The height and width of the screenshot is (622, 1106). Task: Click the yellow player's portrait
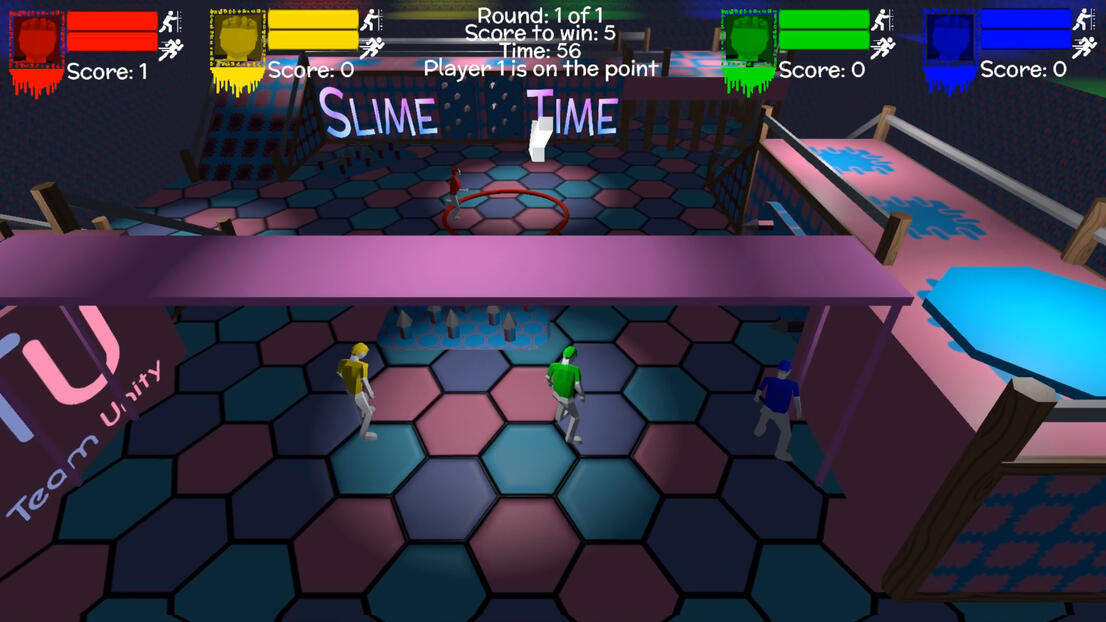pos(237,41)
